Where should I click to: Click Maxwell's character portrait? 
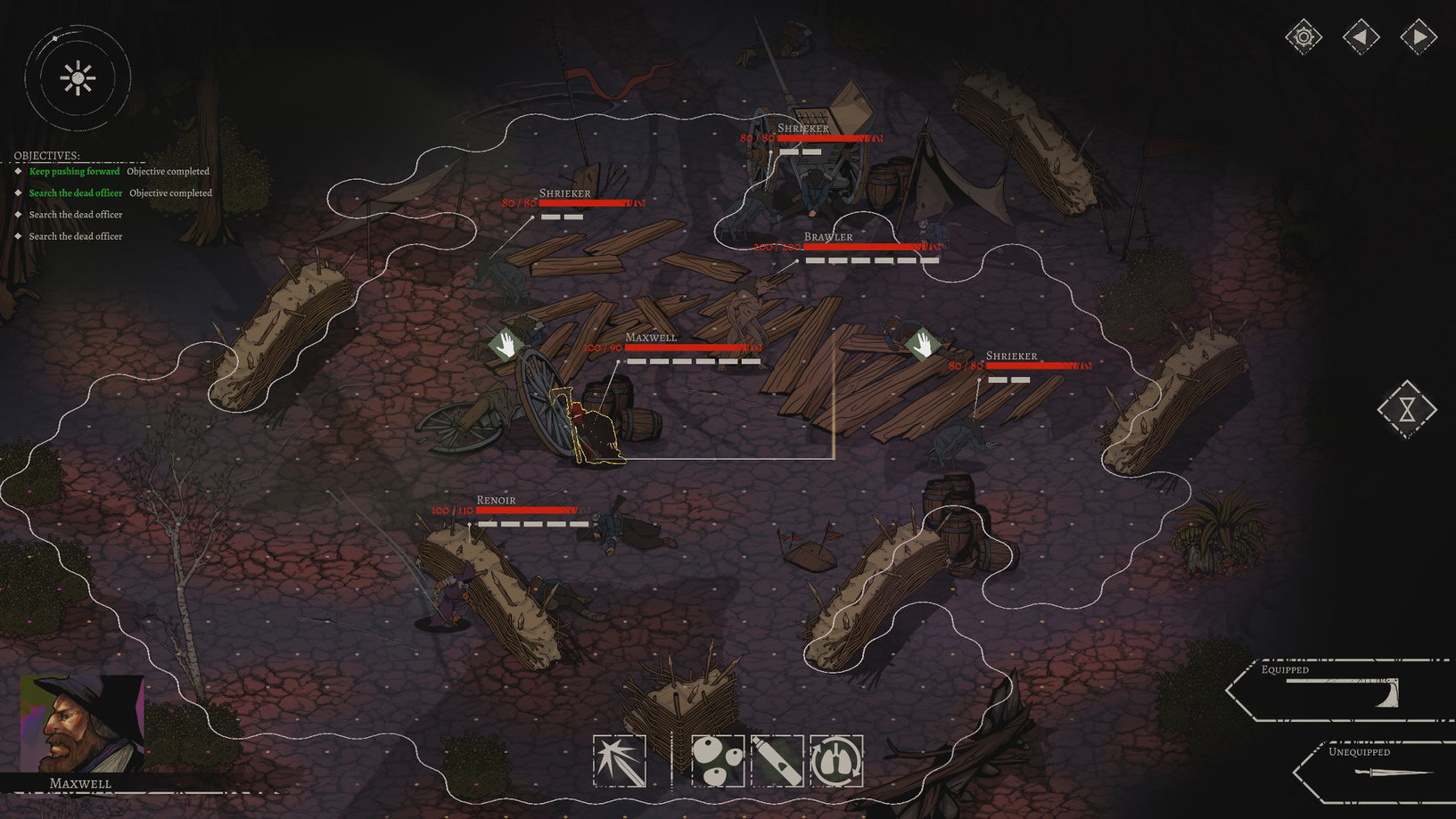(82, 723)
